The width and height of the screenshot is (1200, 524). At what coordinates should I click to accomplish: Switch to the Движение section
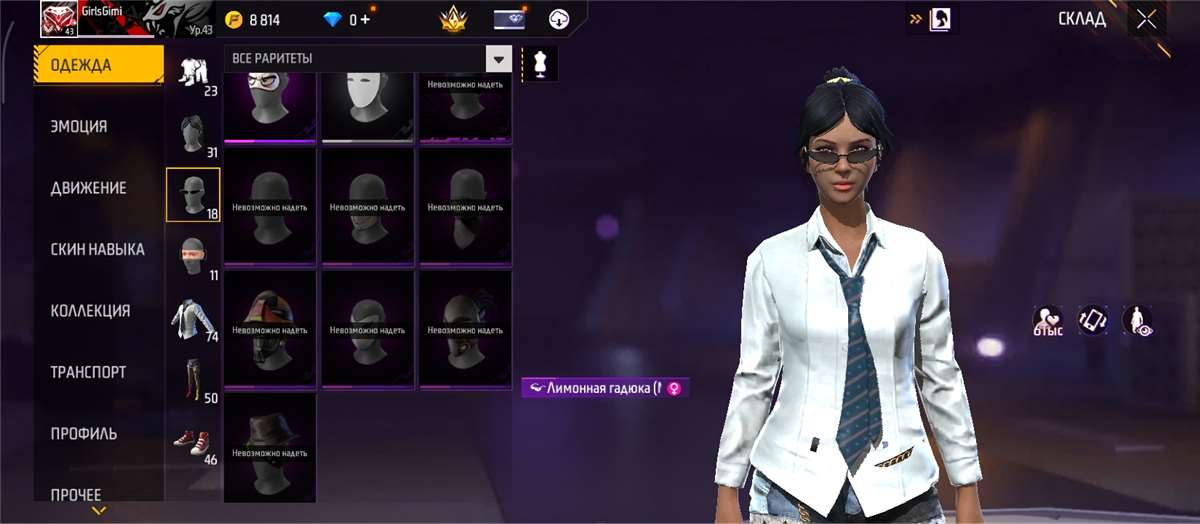tap(89, 188)
